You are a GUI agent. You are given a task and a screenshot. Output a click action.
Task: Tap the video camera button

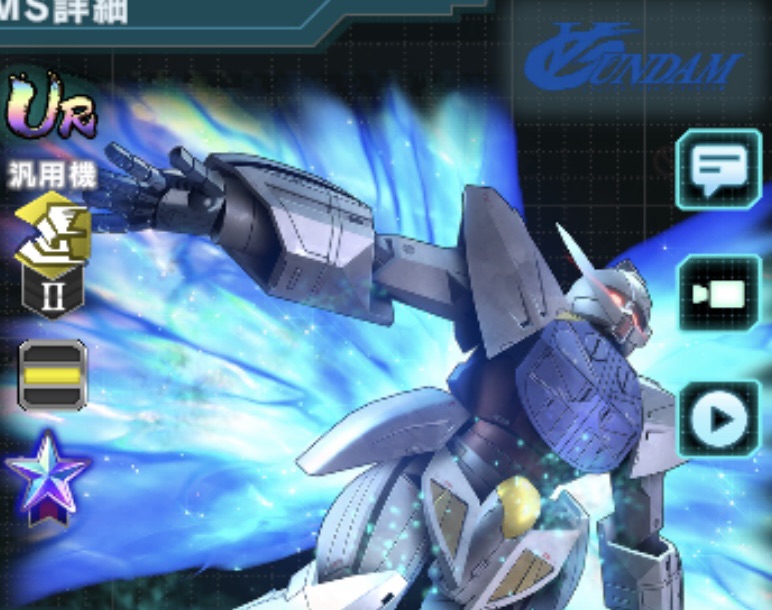pos(718,294)
